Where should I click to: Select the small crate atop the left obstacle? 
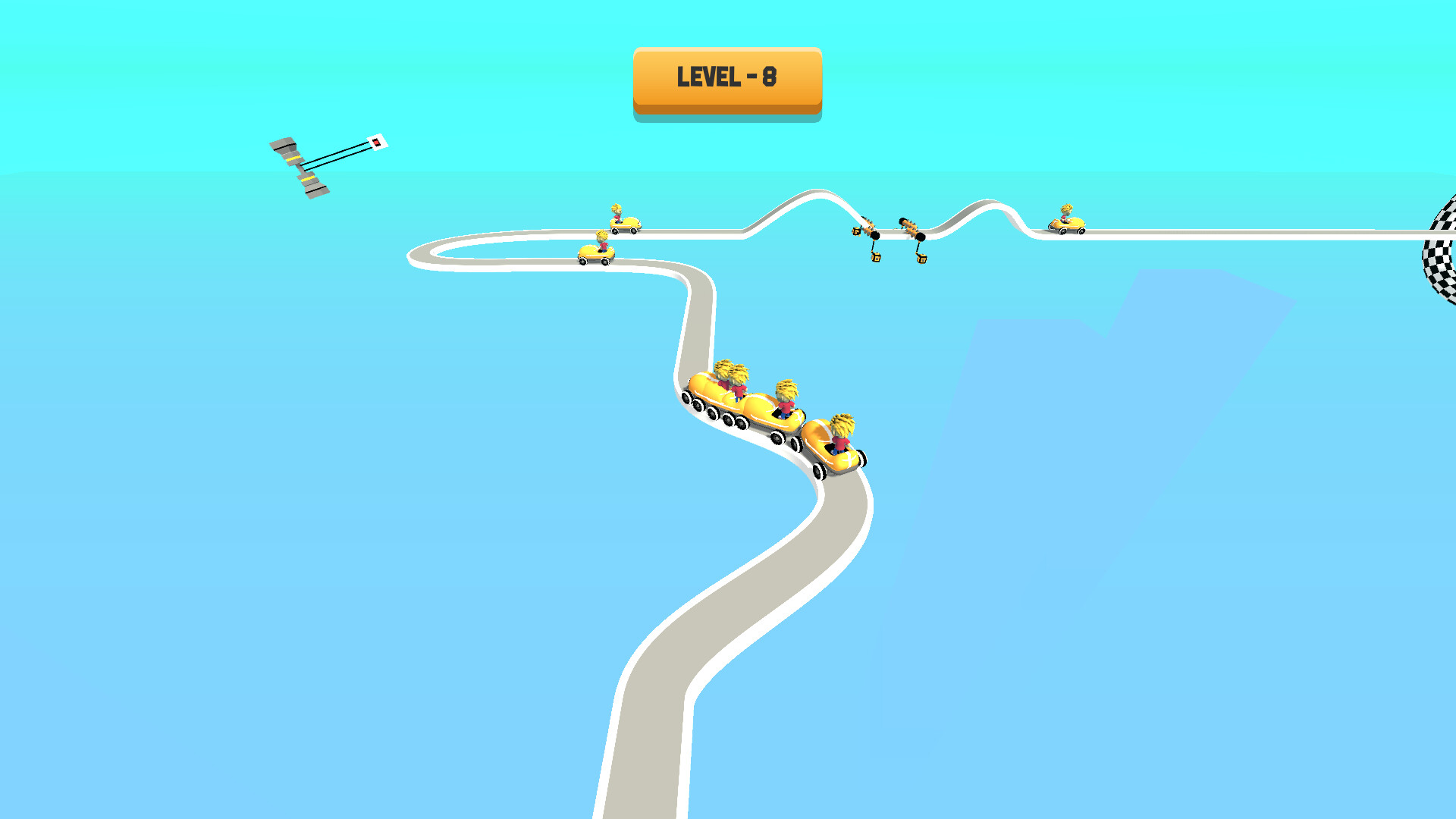[856, 231]
